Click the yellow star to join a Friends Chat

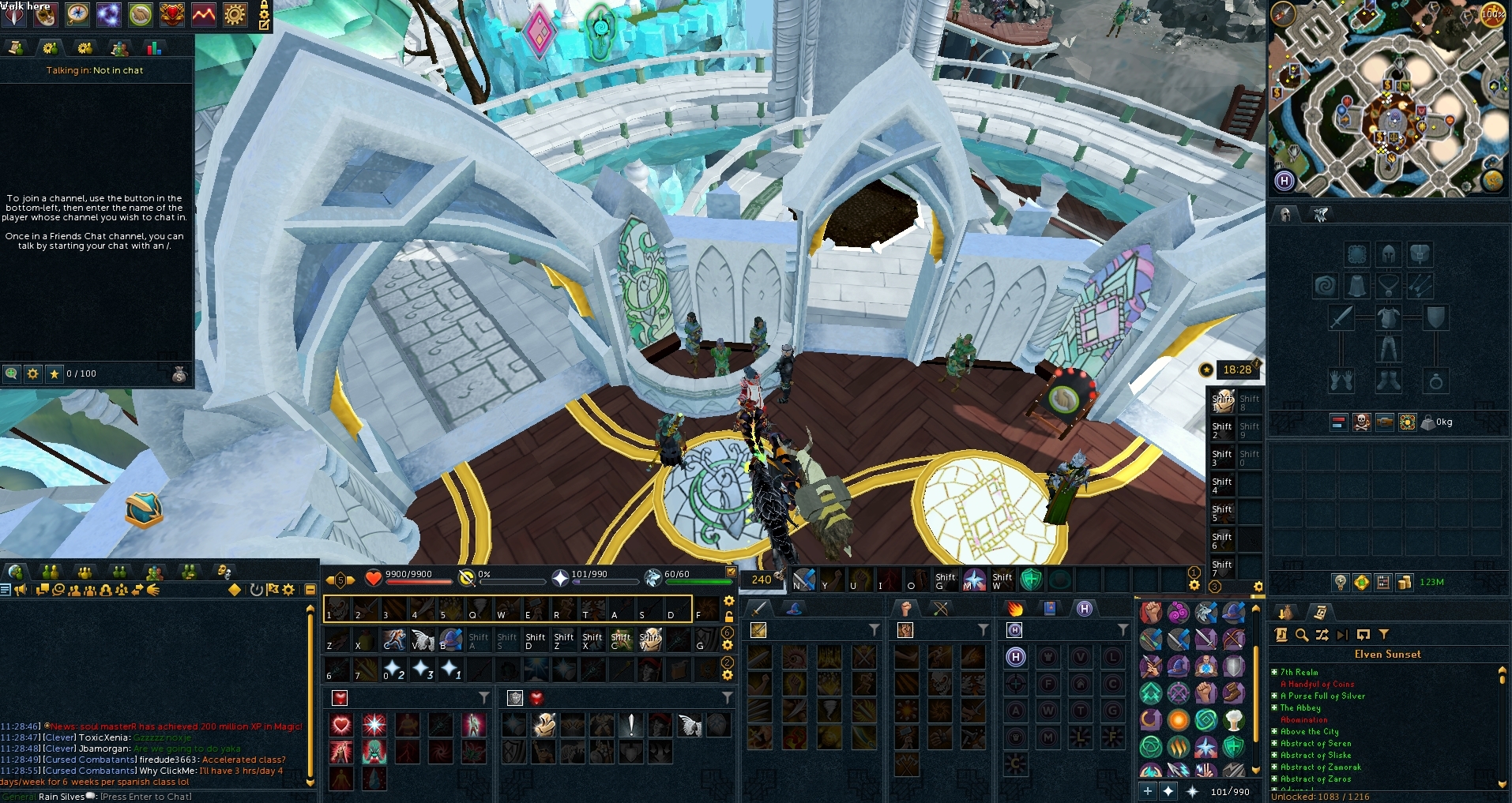[53, 373]
